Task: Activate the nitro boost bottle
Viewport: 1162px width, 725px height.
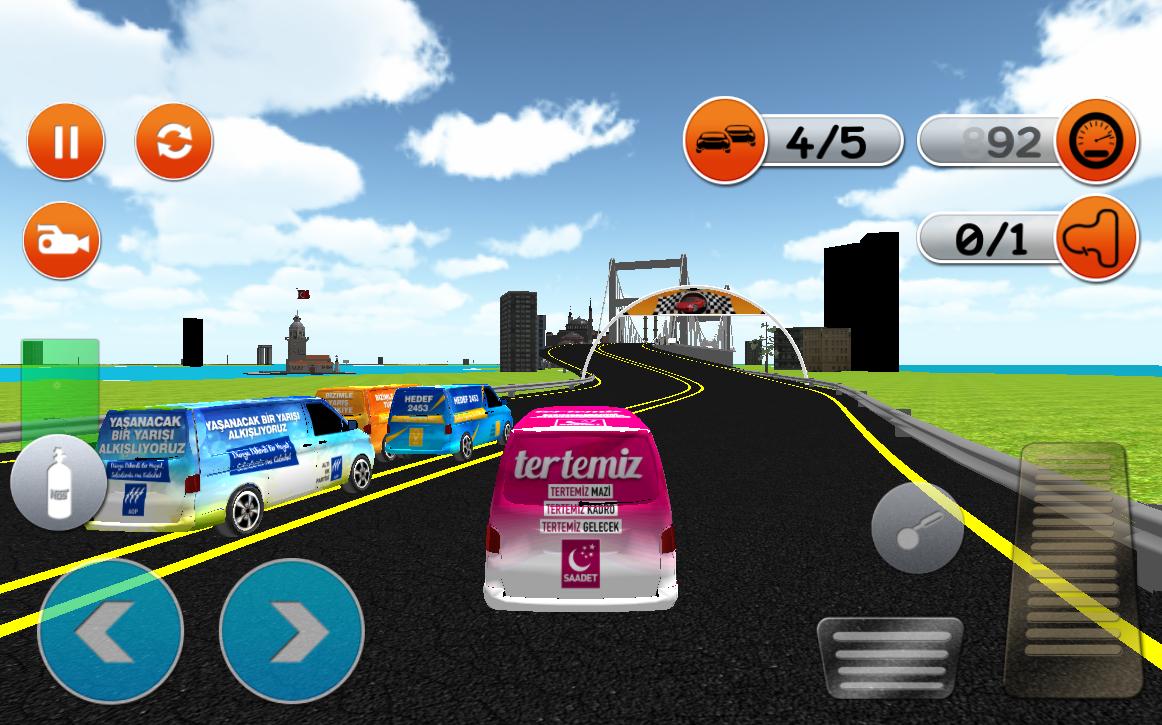Action: point(58,483)
